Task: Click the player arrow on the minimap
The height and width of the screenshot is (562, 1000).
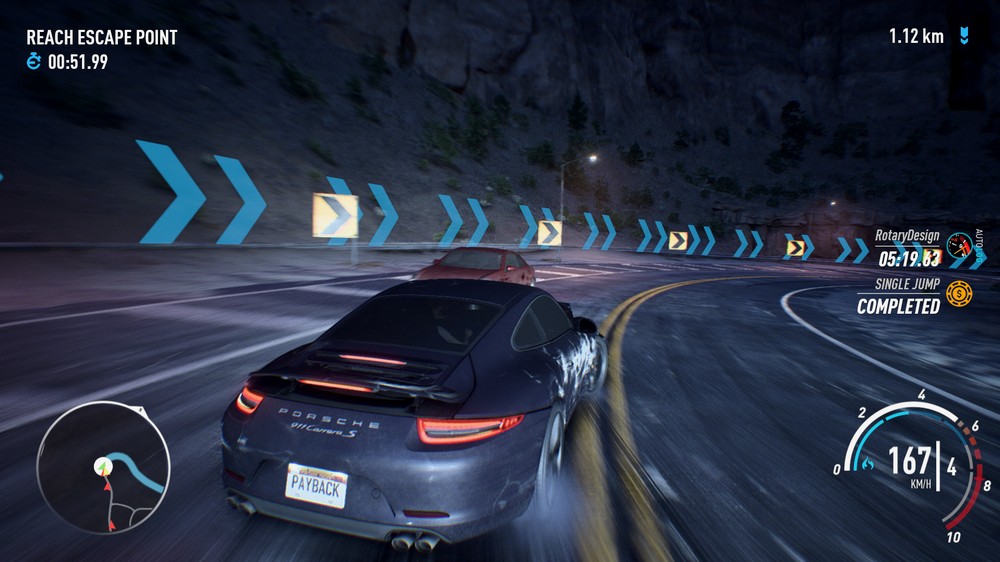Action: point(102,467)
